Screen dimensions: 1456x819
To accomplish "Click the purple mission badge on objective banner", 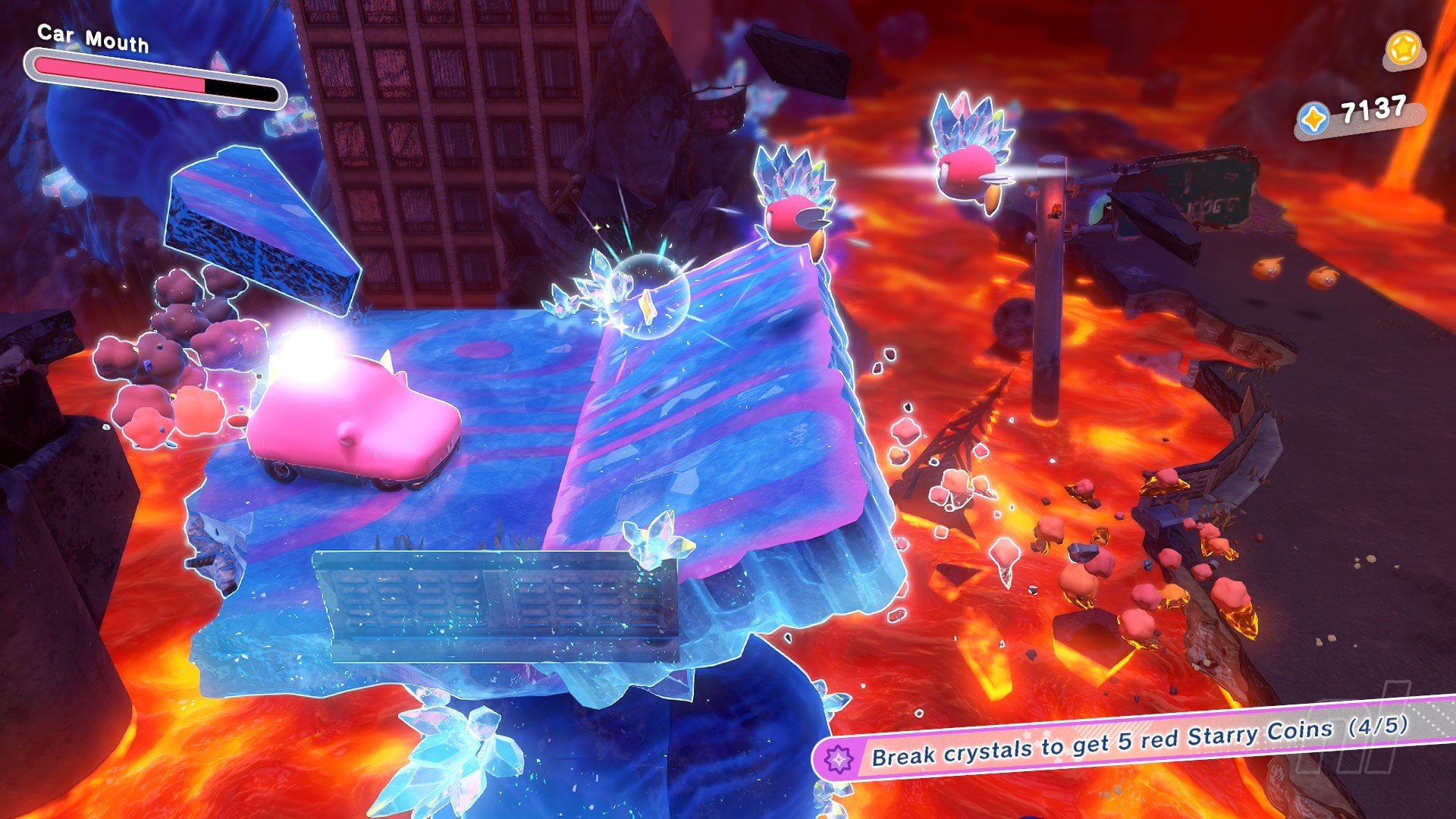I will tap(839, 758).
